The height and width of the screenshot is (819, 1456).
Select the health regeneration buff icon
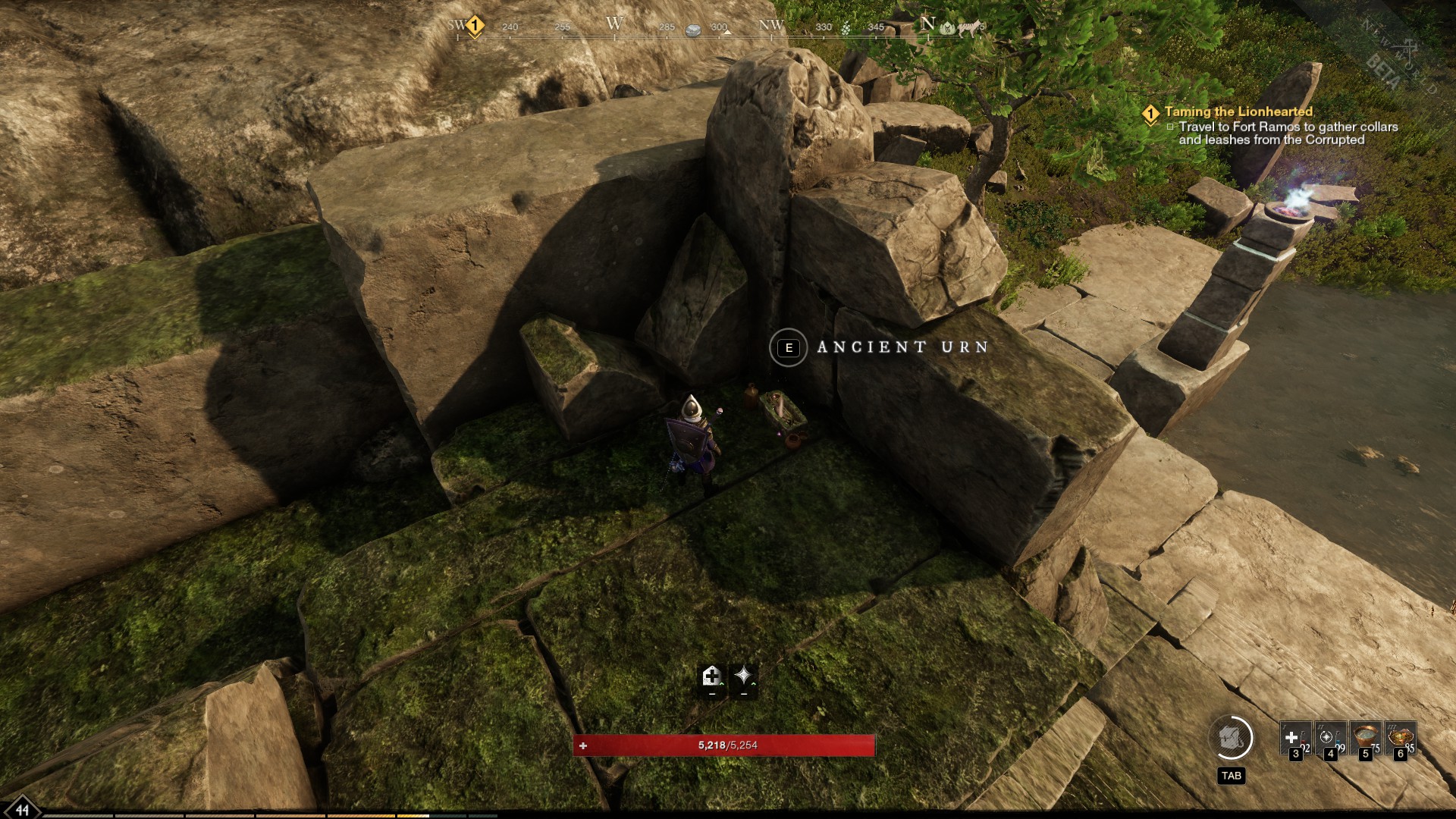(x=711, y=675)
